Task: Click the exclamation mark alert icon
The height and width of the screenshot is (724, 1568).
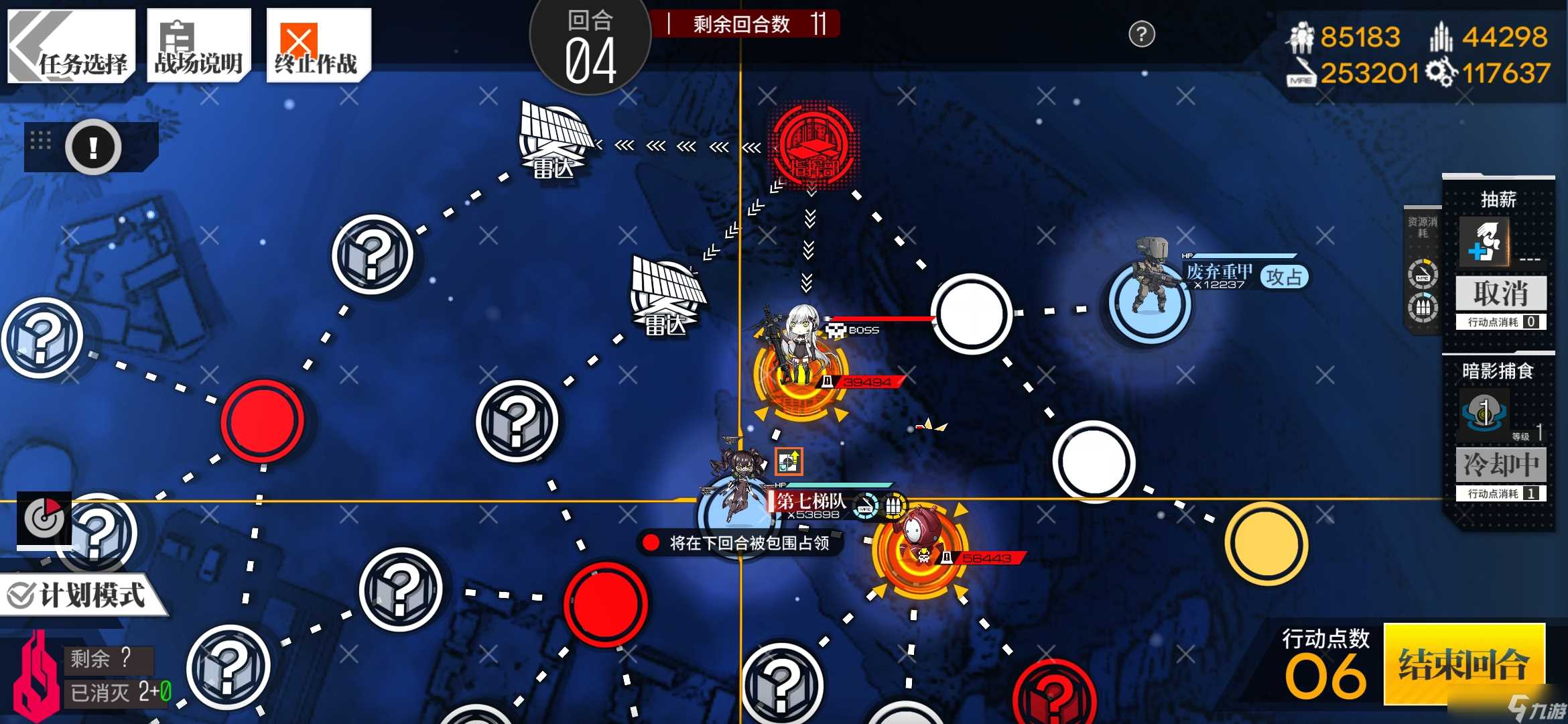Action: click(93, 147)
